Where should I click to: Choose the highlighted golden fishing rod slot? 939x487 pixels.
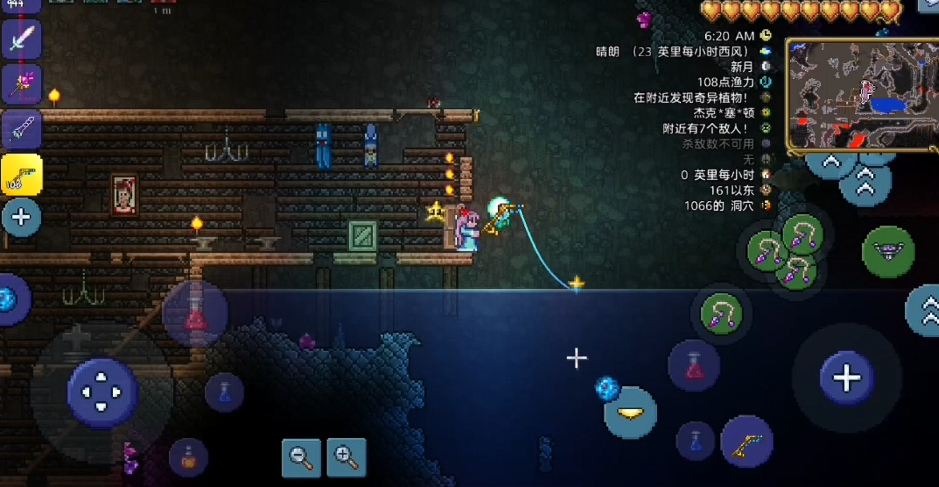click(x=21, y=174)
